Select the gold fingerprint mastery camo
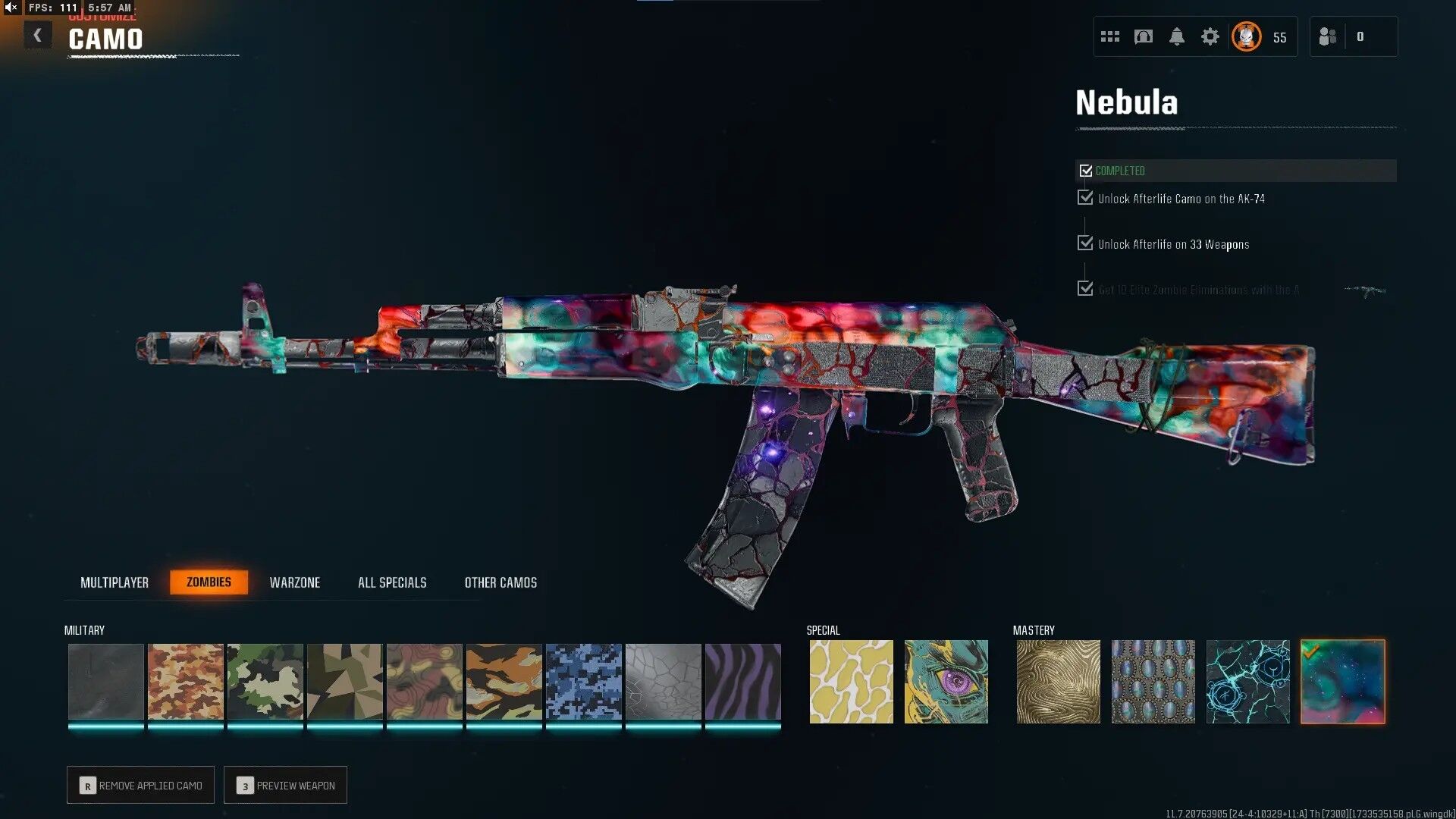 pyautogui.click(x=1058, y=681)
